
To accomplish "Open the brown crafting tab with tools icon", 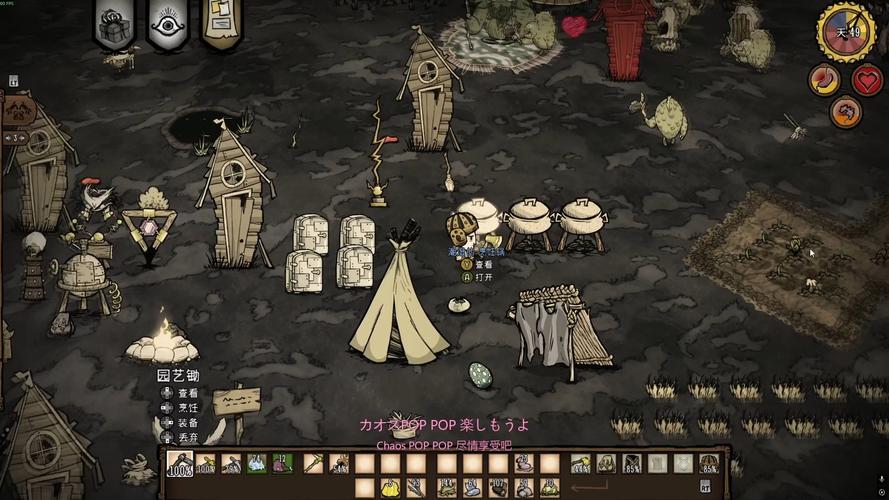I will click(x=18, y=109).
